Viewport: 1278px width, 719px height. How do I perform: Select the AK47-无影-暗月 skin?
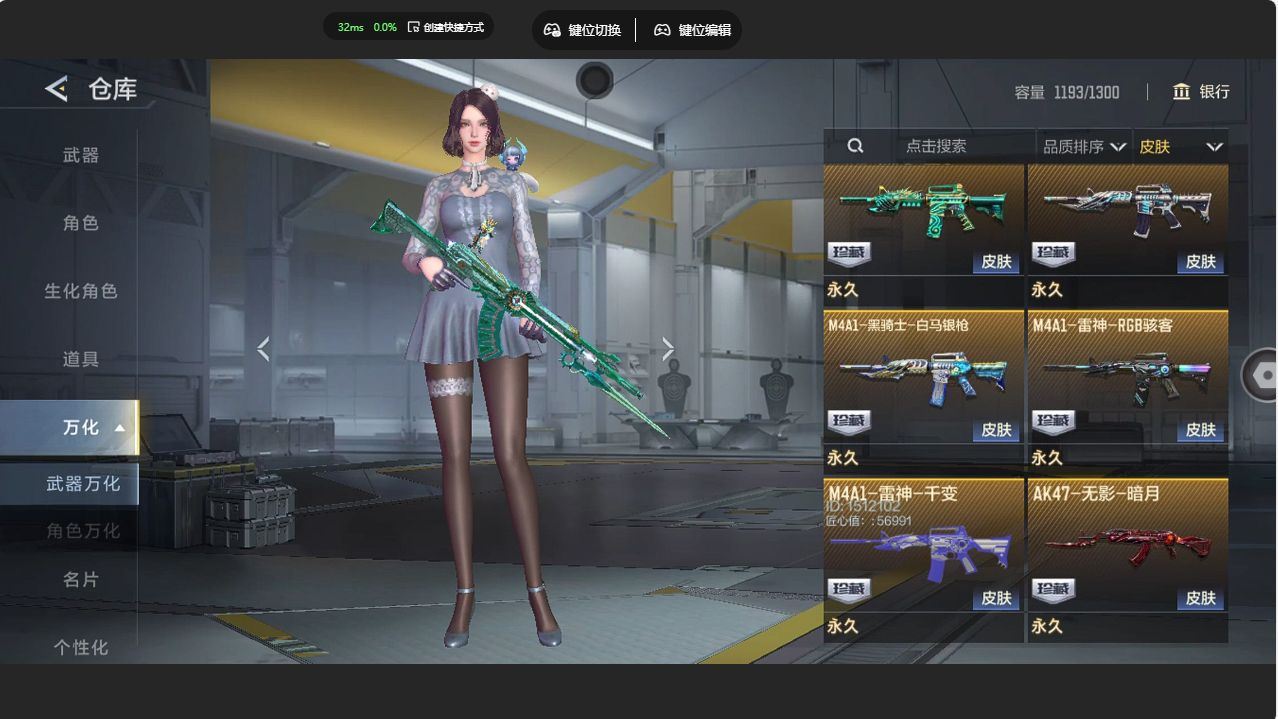1127,548
